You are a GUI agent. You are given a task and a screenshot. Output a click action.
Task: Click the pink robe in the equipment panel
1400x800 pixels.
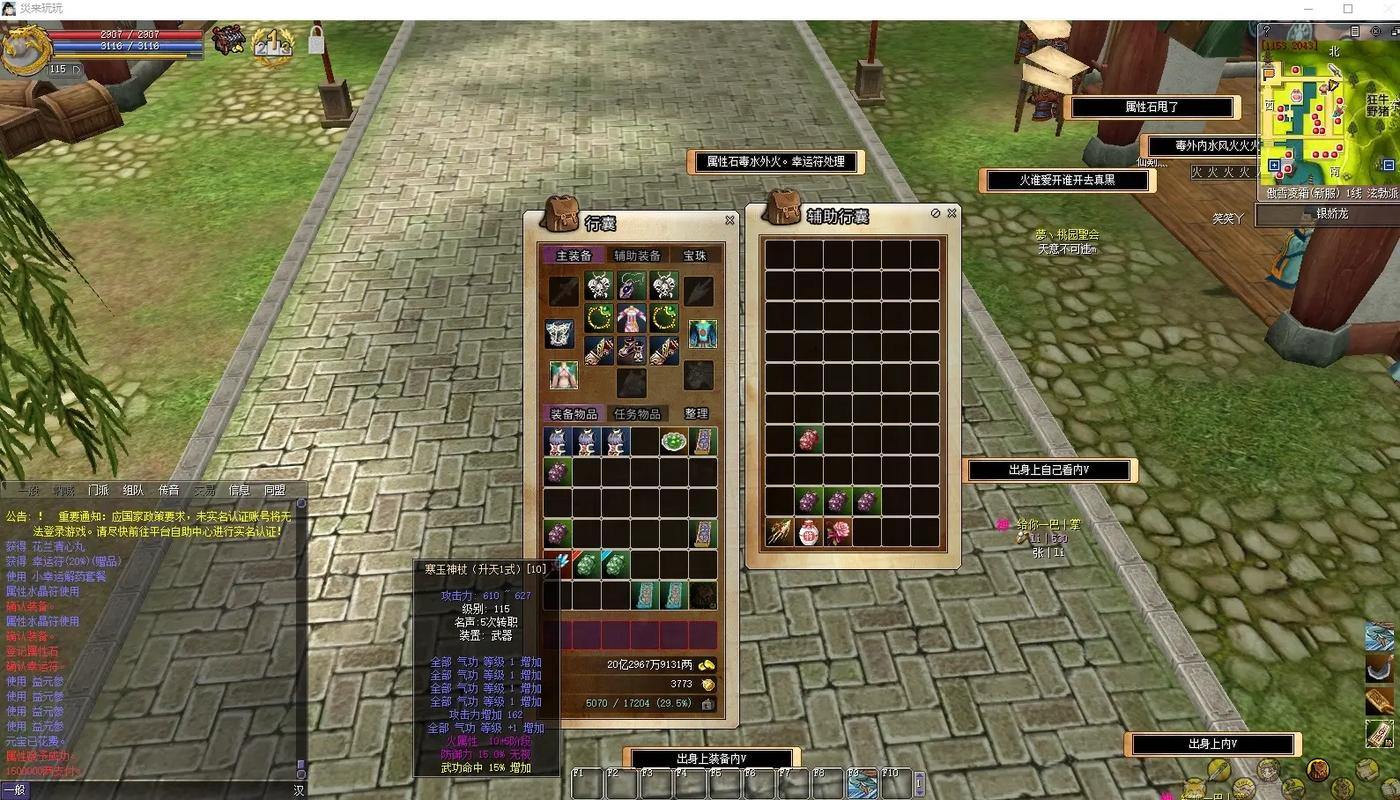(x=631, y=319)
